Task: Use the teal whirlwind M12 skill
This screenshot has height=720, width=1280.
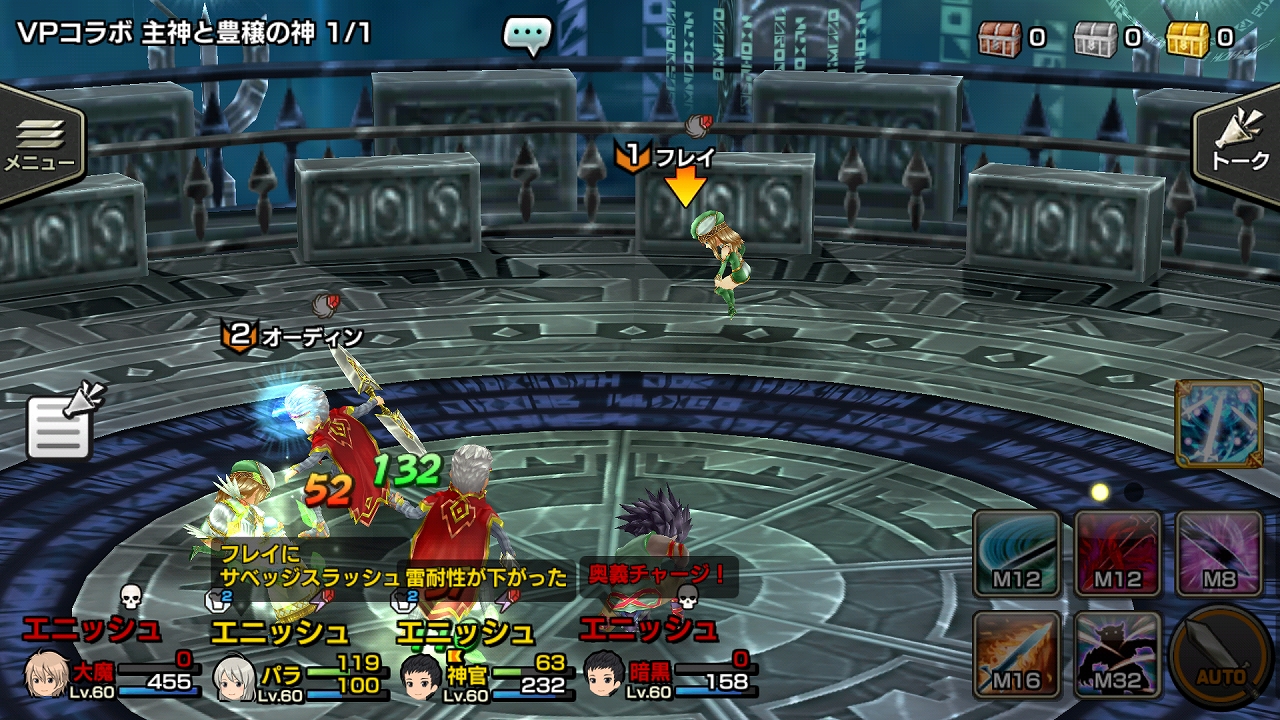Action: coord(1017,553)
